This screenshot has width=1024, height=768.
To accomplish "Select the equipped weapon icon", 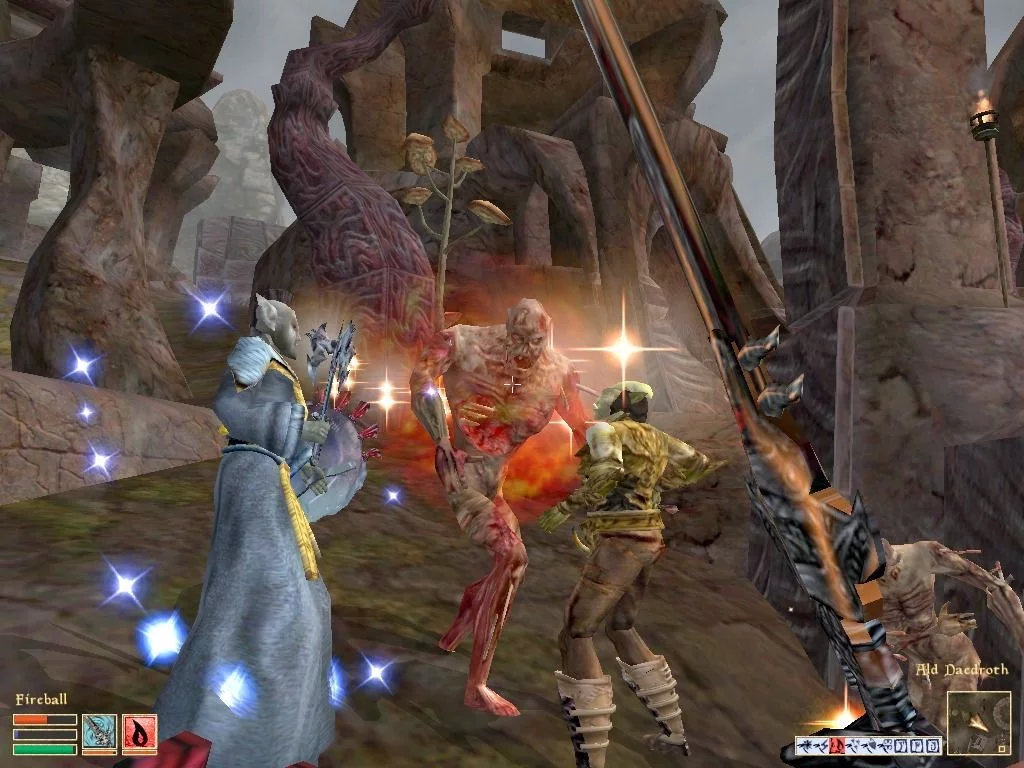I will (99, 733).
